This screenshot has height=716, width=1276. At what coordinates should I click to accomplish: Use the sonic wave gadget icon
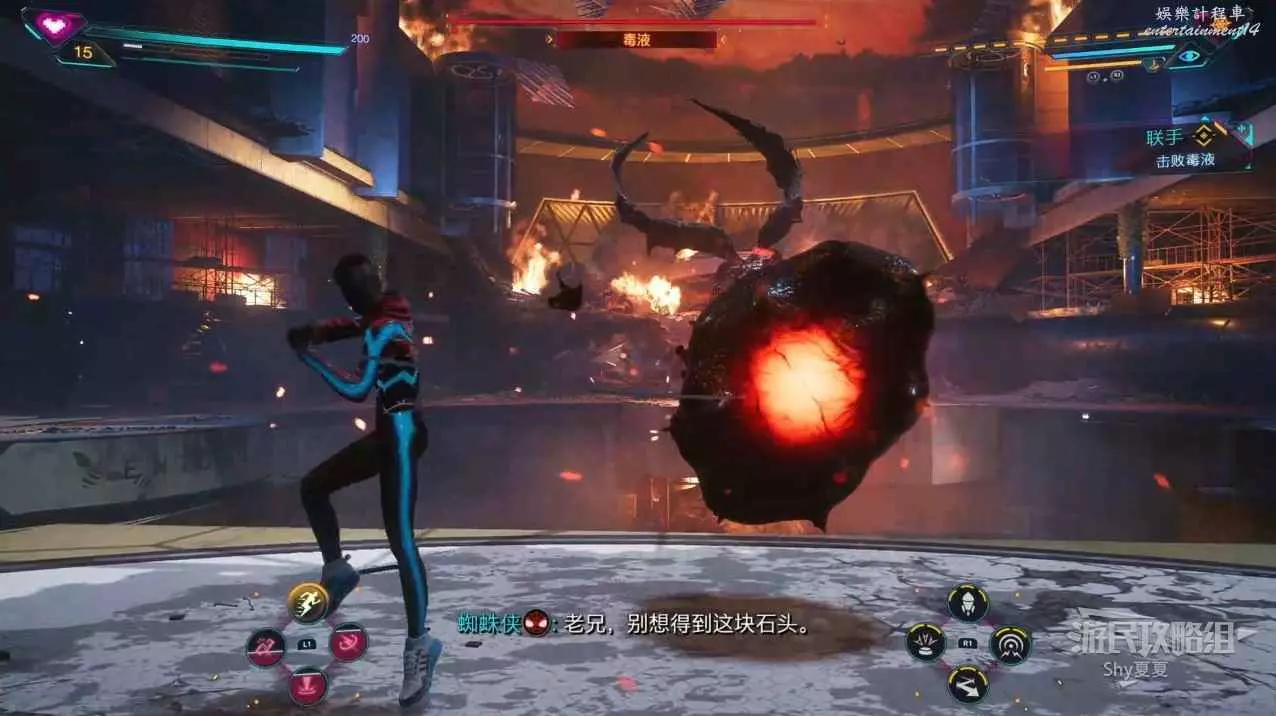[1010, 645]
